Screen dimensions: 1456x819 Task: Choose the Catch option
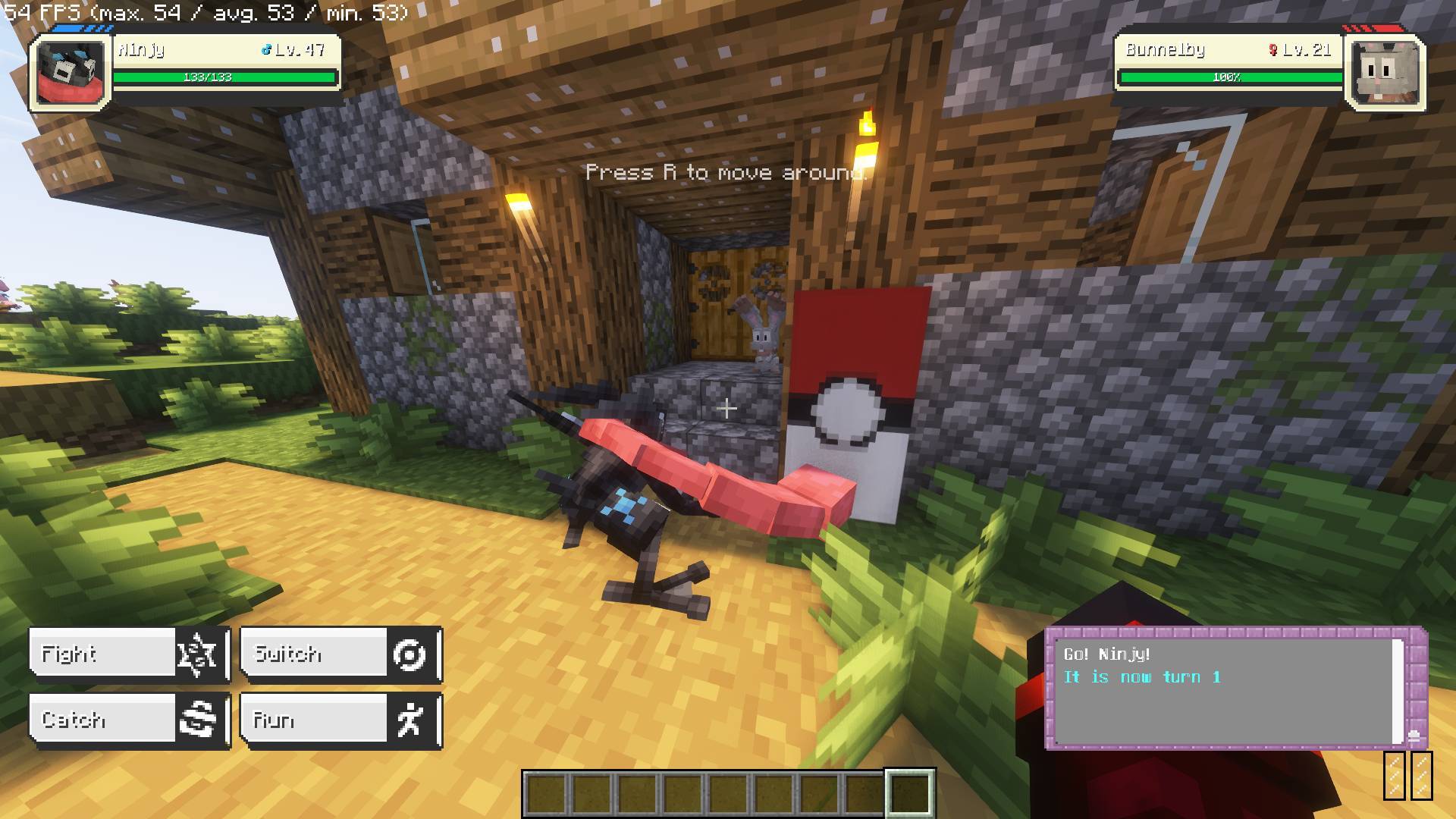102,720
